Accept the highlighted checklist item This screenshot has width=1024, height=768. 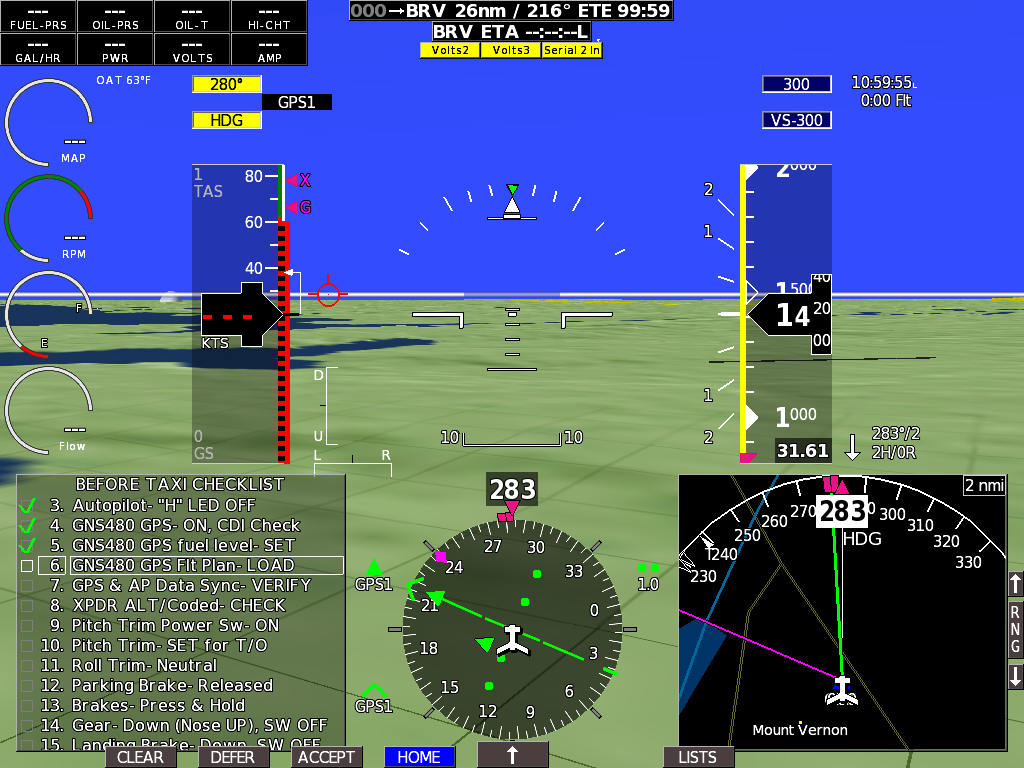(x=326, y=757)
